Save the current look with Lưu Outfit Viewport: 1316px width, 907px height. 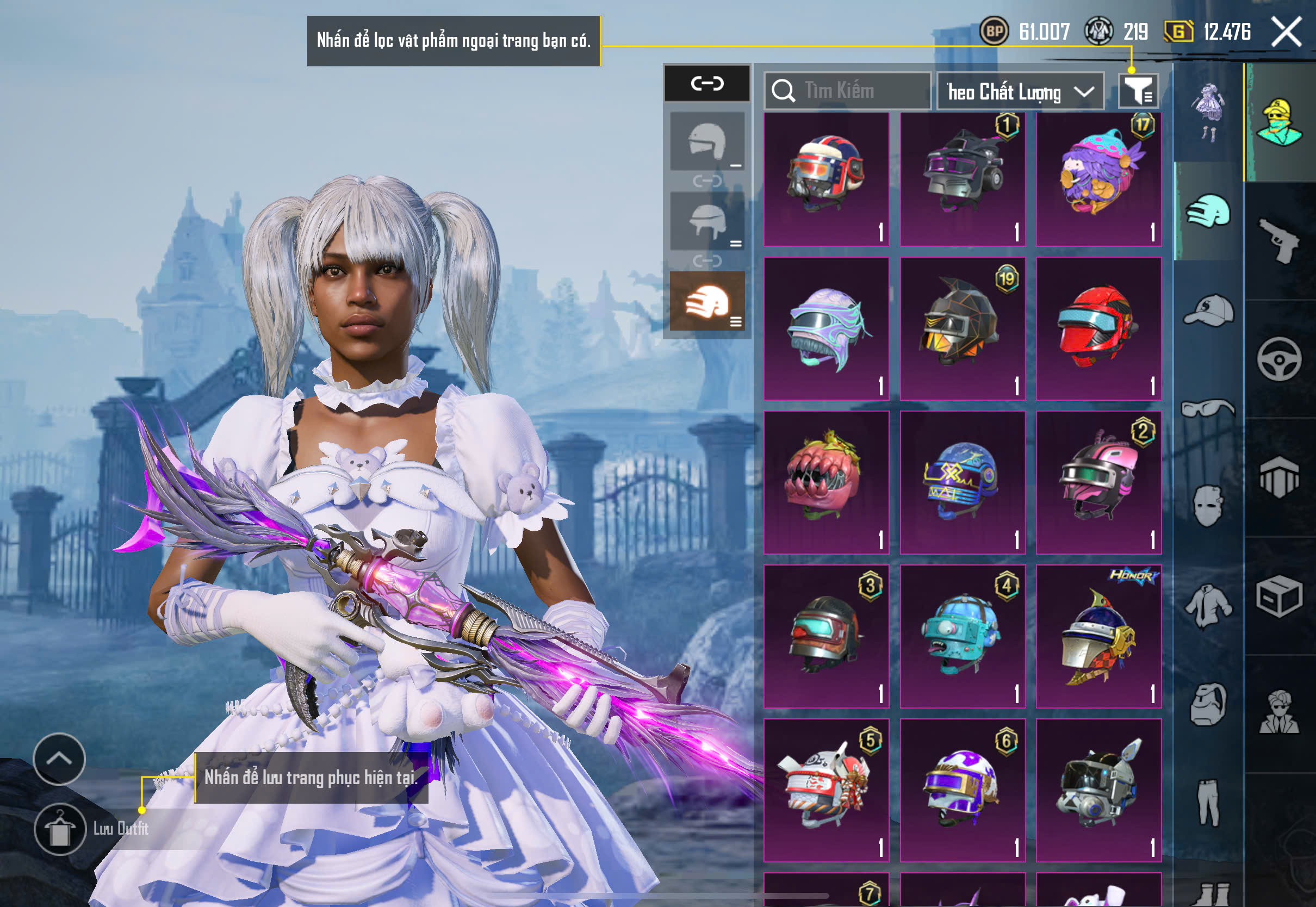60,829
